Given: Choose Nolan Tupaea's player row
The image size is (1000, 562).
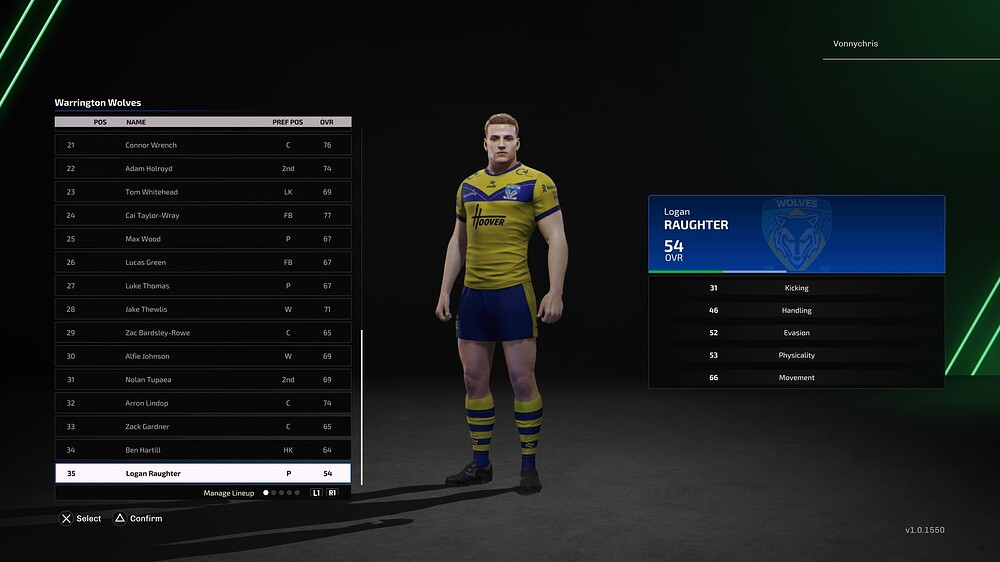Looking at the screenshot, I should point(203,380).
